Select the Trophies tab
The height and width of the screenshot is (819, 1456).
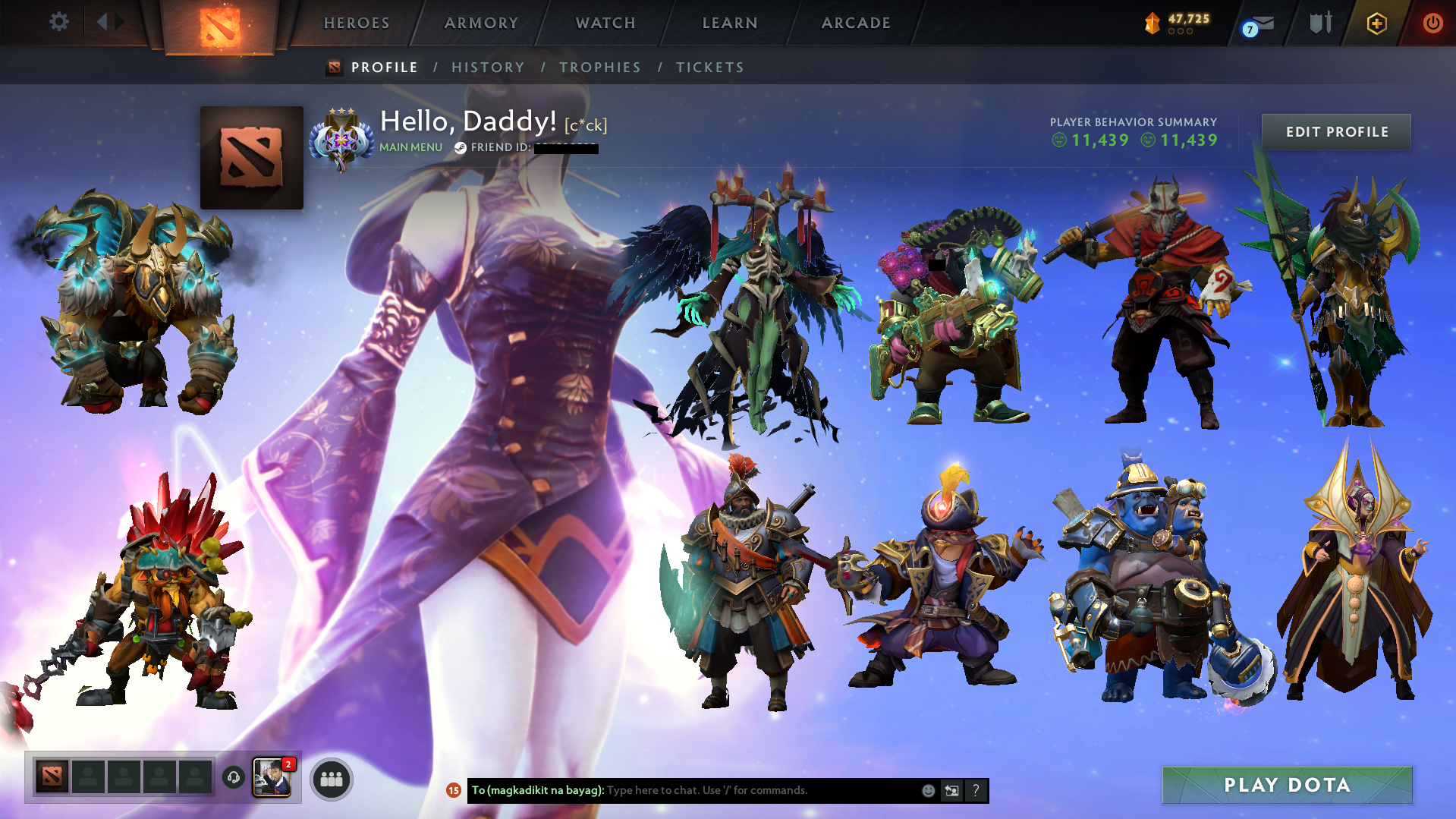(x=600, y=68)
